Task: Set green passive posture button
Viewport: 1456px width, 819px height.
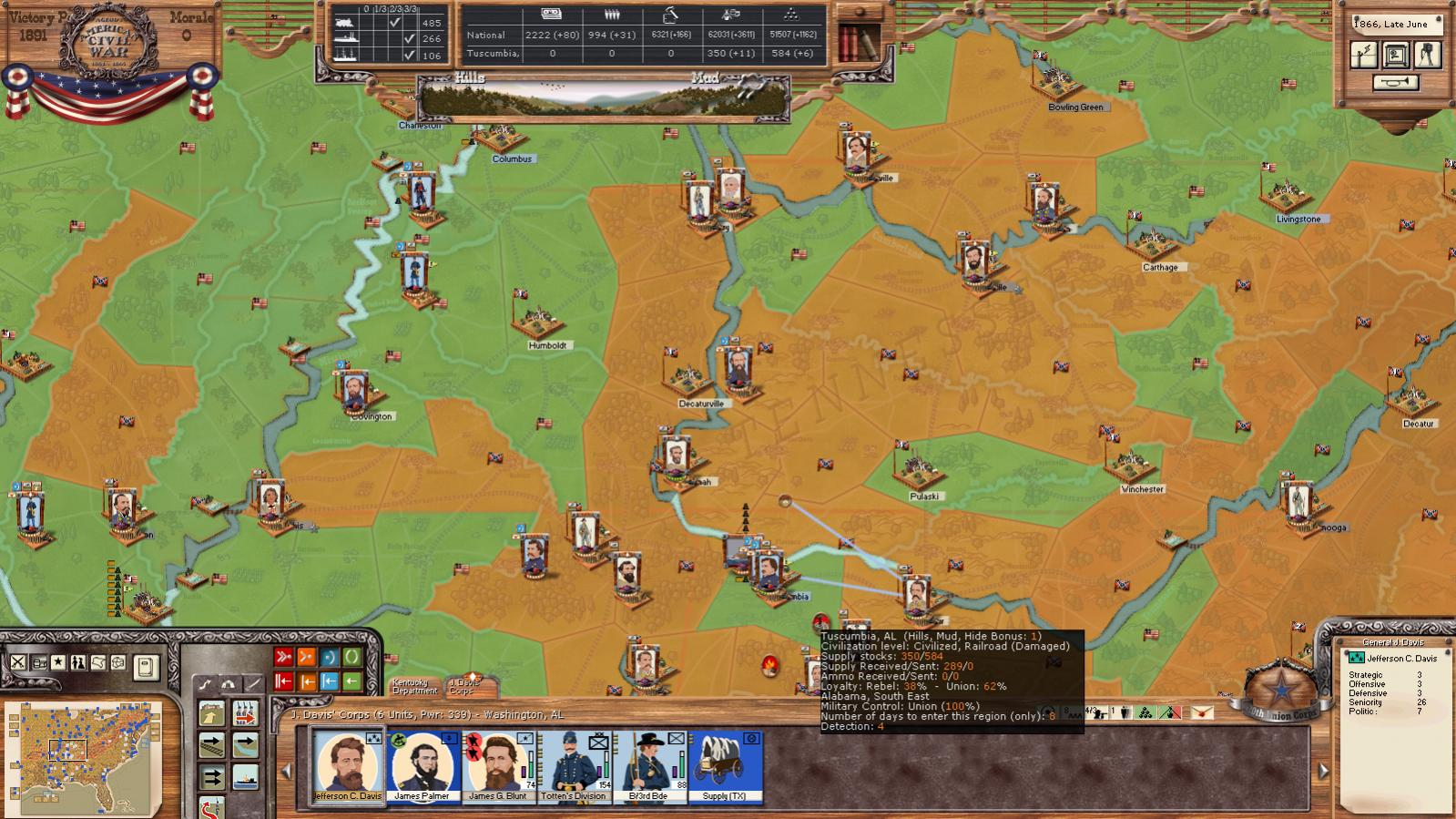Action: [351, 657]
